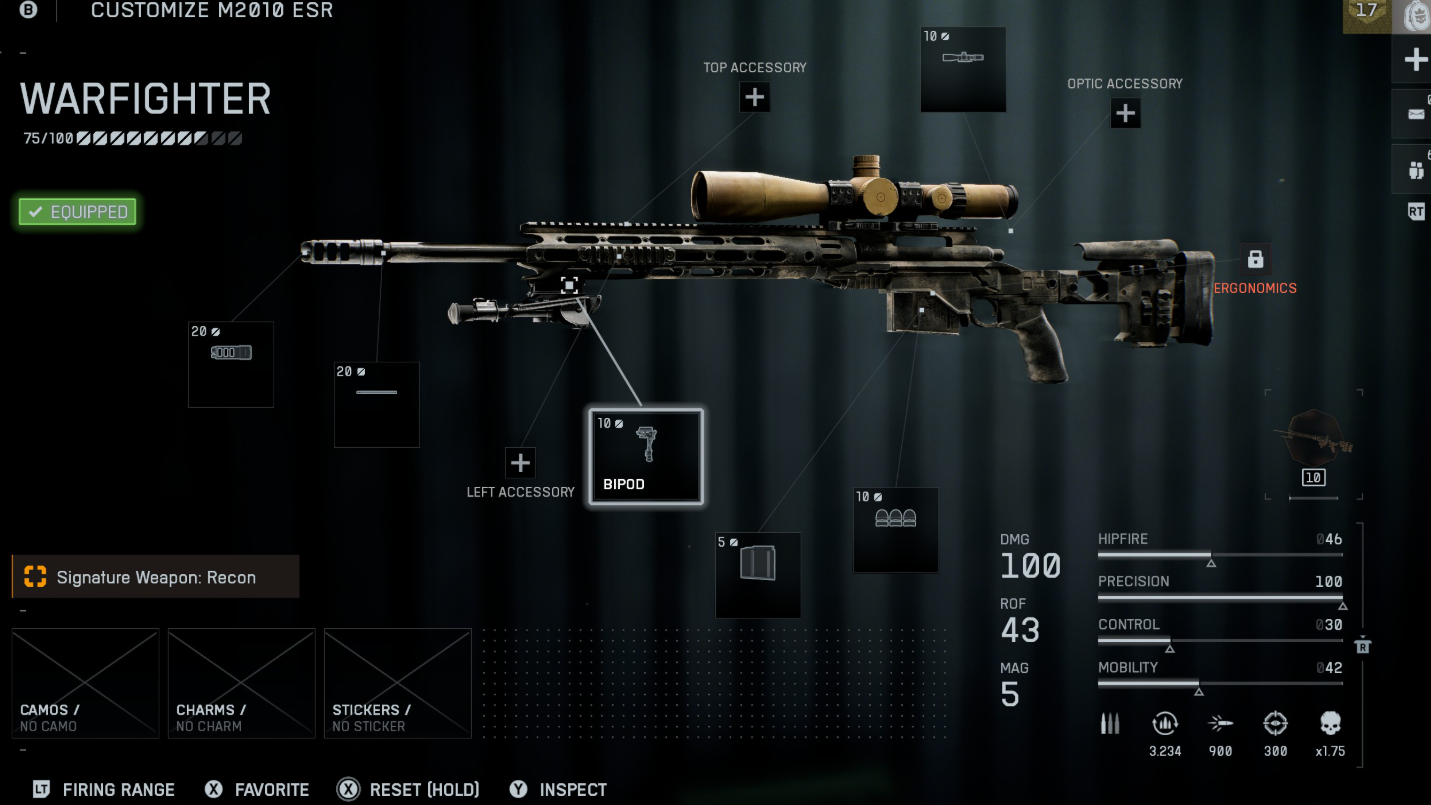Image resolution: width=1431 pixels, height=805 pixels.
Task: Favorite this weapon build
Action: 258,790
